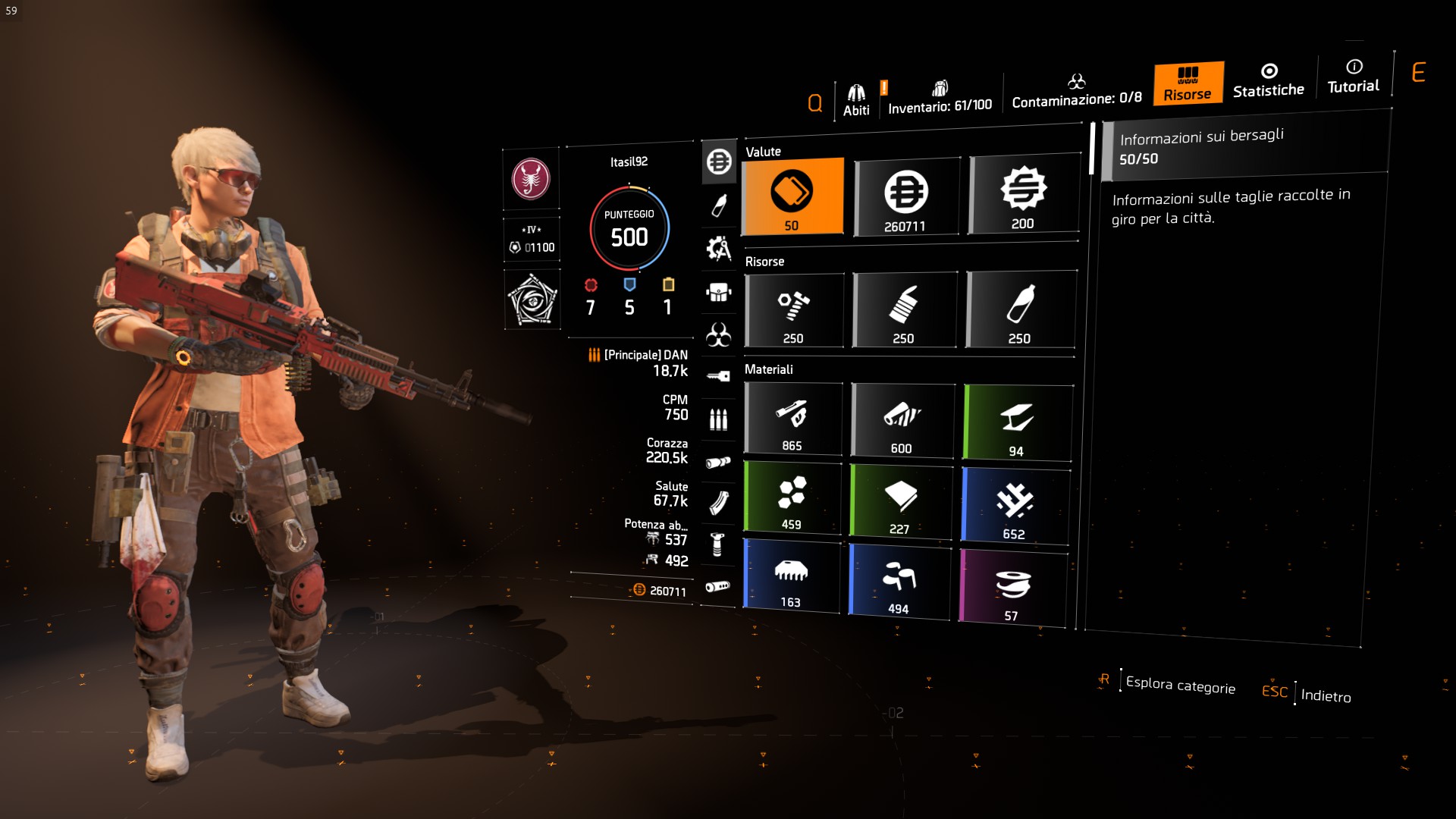Open the player emblem selector panel
1456x819 pixels.
[x=532, y=179]
